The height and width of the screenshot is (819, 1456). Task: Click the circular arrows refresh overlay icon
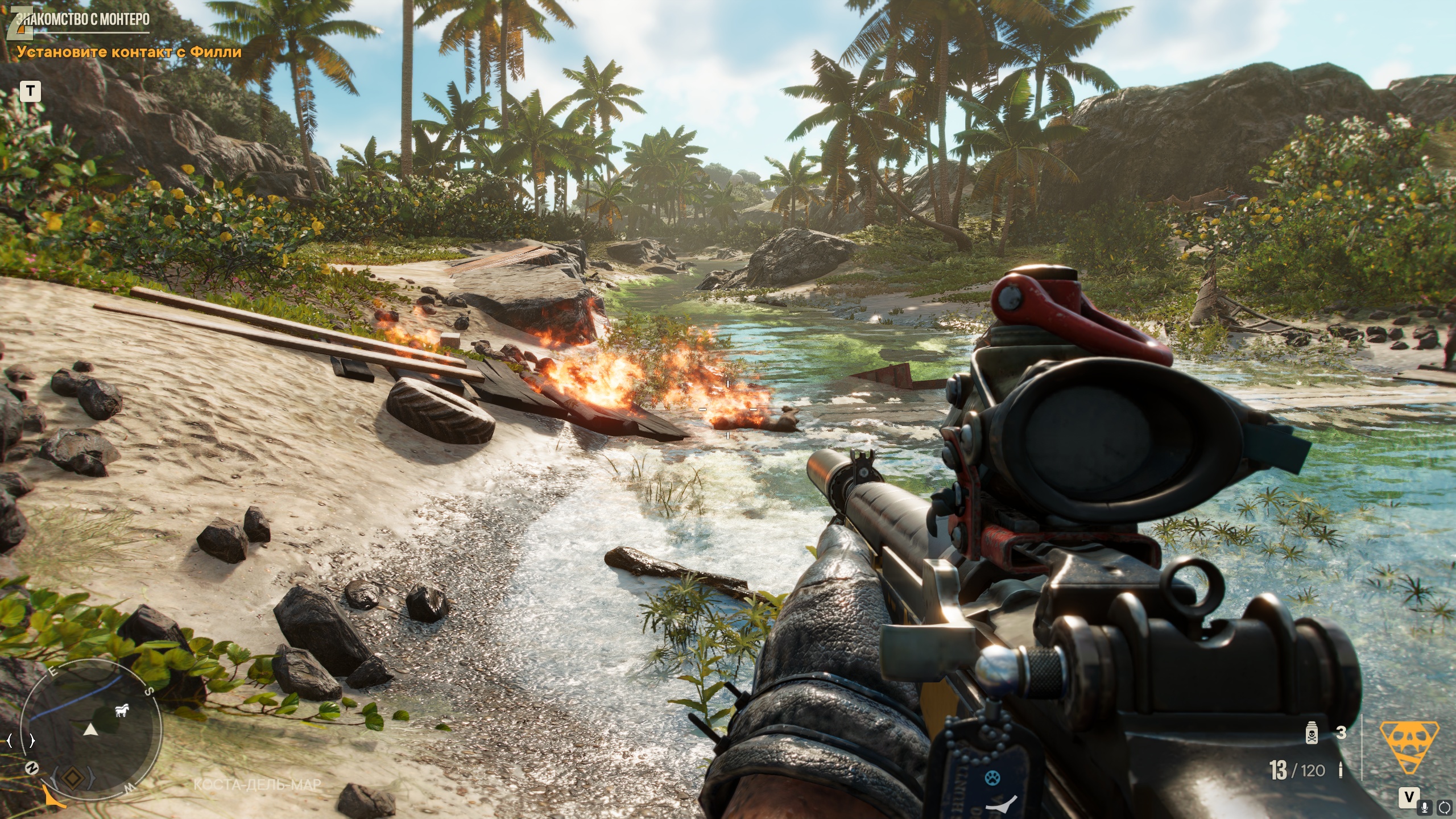point(1445,806)
